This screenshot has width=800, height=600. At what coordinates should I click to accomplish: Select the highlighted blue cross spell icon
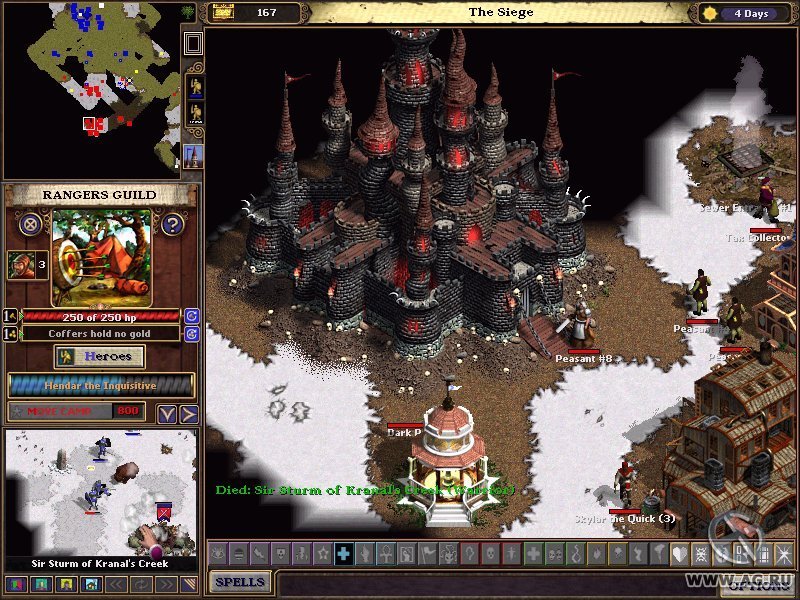point(343,553)
